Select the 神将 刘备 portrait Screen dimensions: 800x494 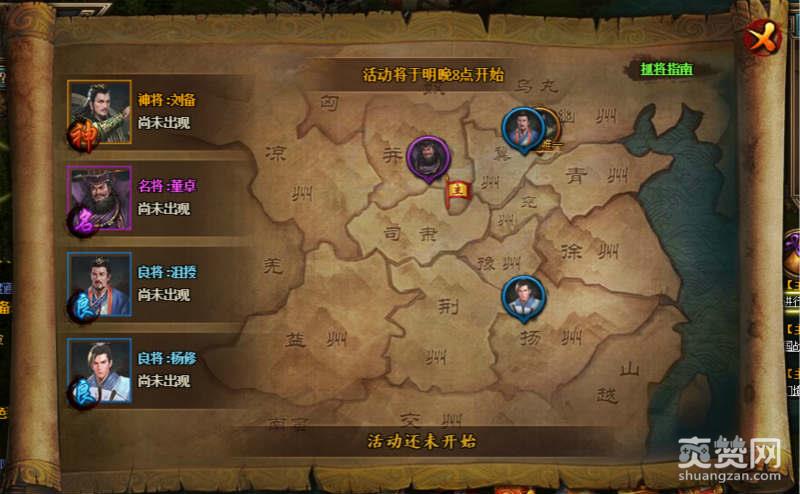(99, 112)
